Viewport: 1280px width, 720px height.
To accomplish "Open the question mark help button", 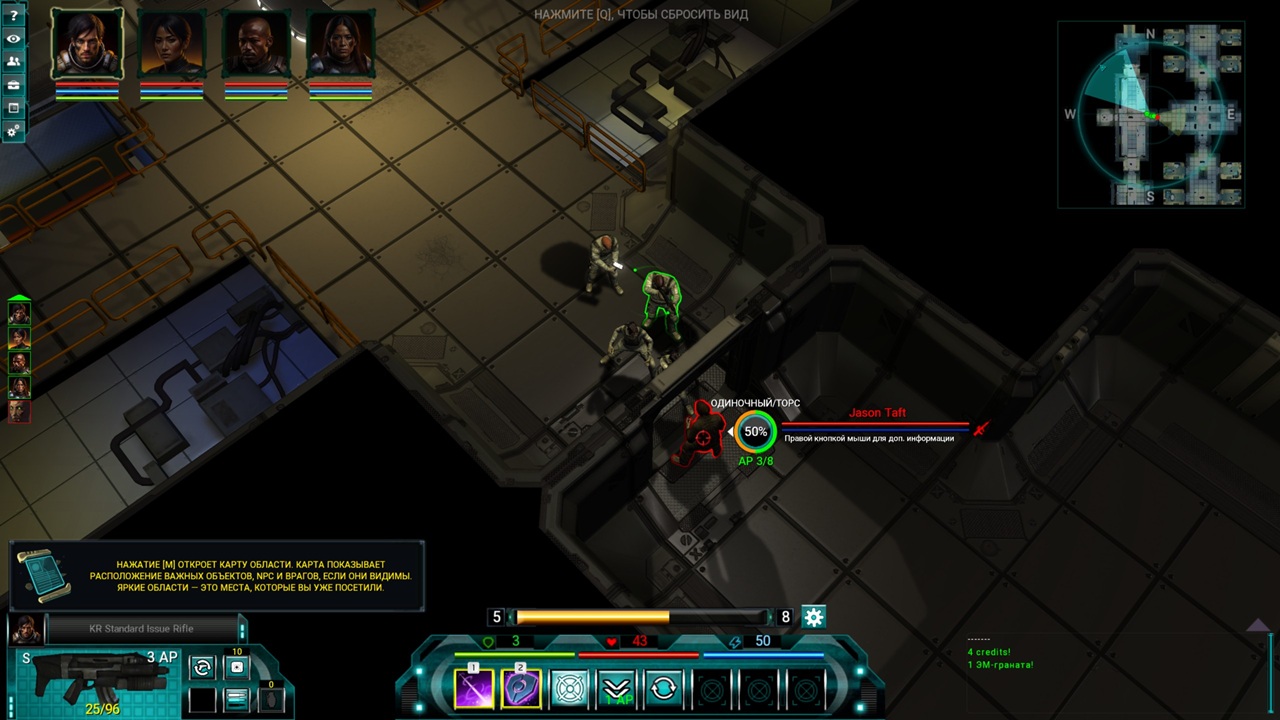I will pos(14,16).
